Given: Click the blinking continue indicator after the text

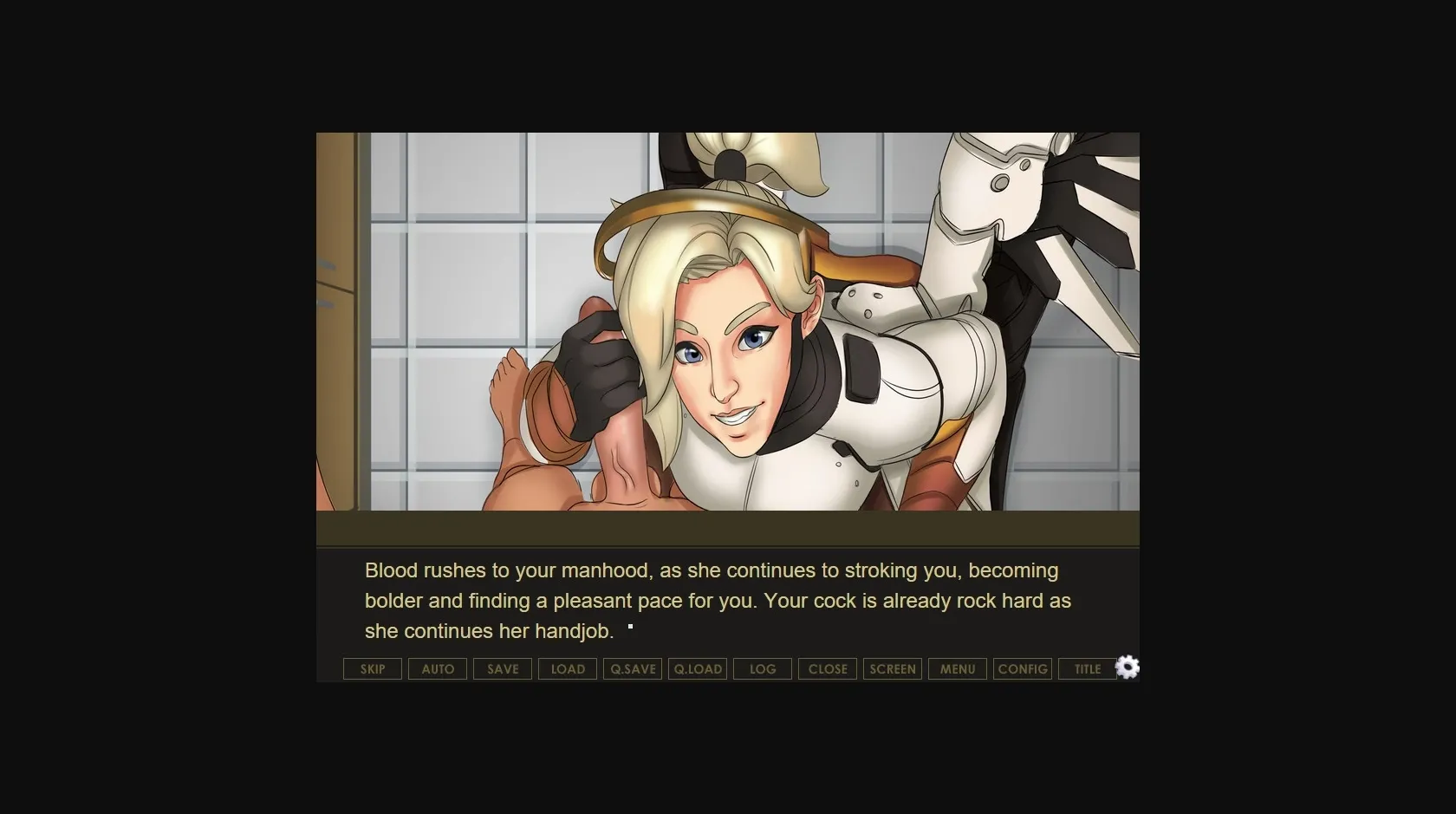Looking at the screenshot, I should [632, 627].
